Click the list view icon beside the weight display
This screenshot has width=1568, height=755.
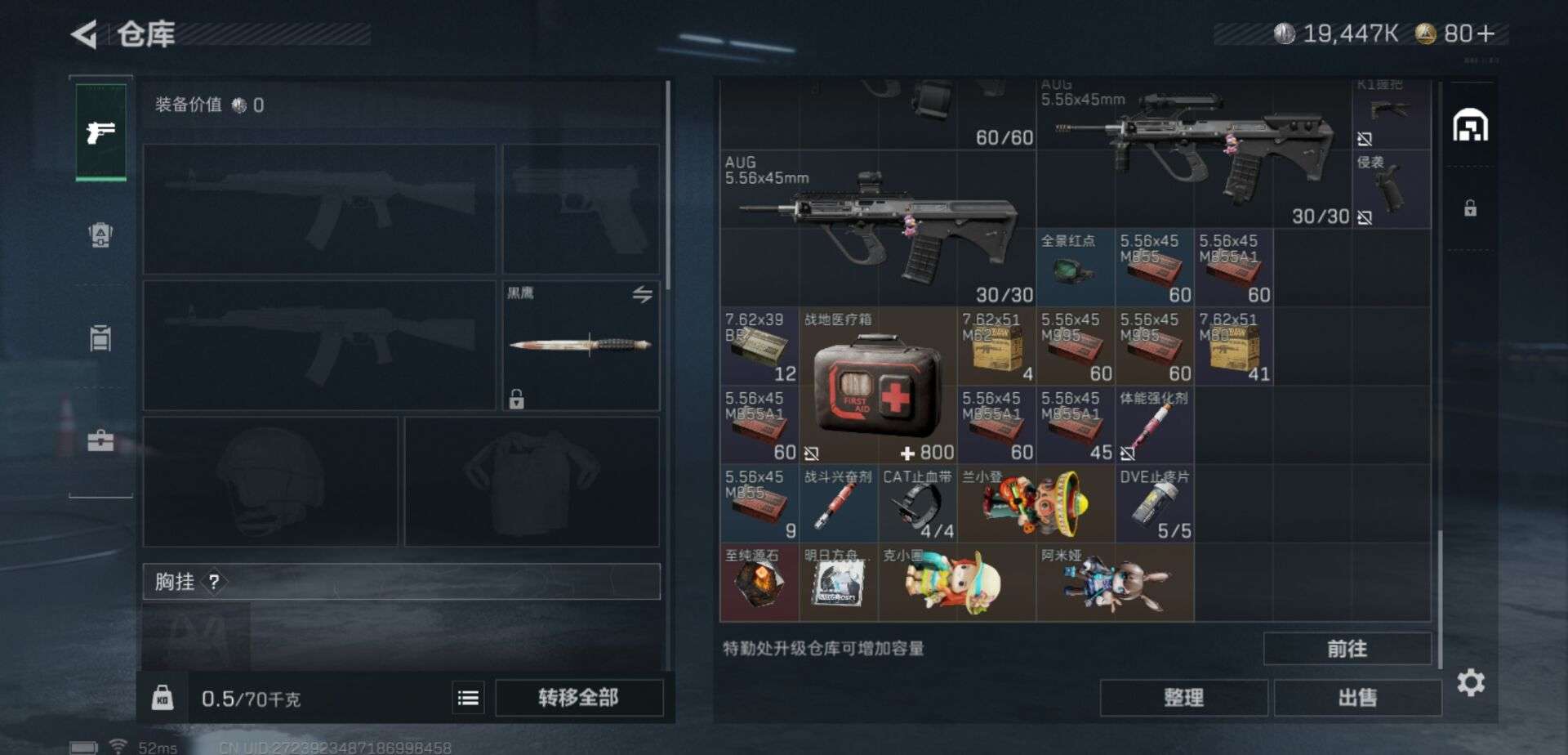(467, 698)
